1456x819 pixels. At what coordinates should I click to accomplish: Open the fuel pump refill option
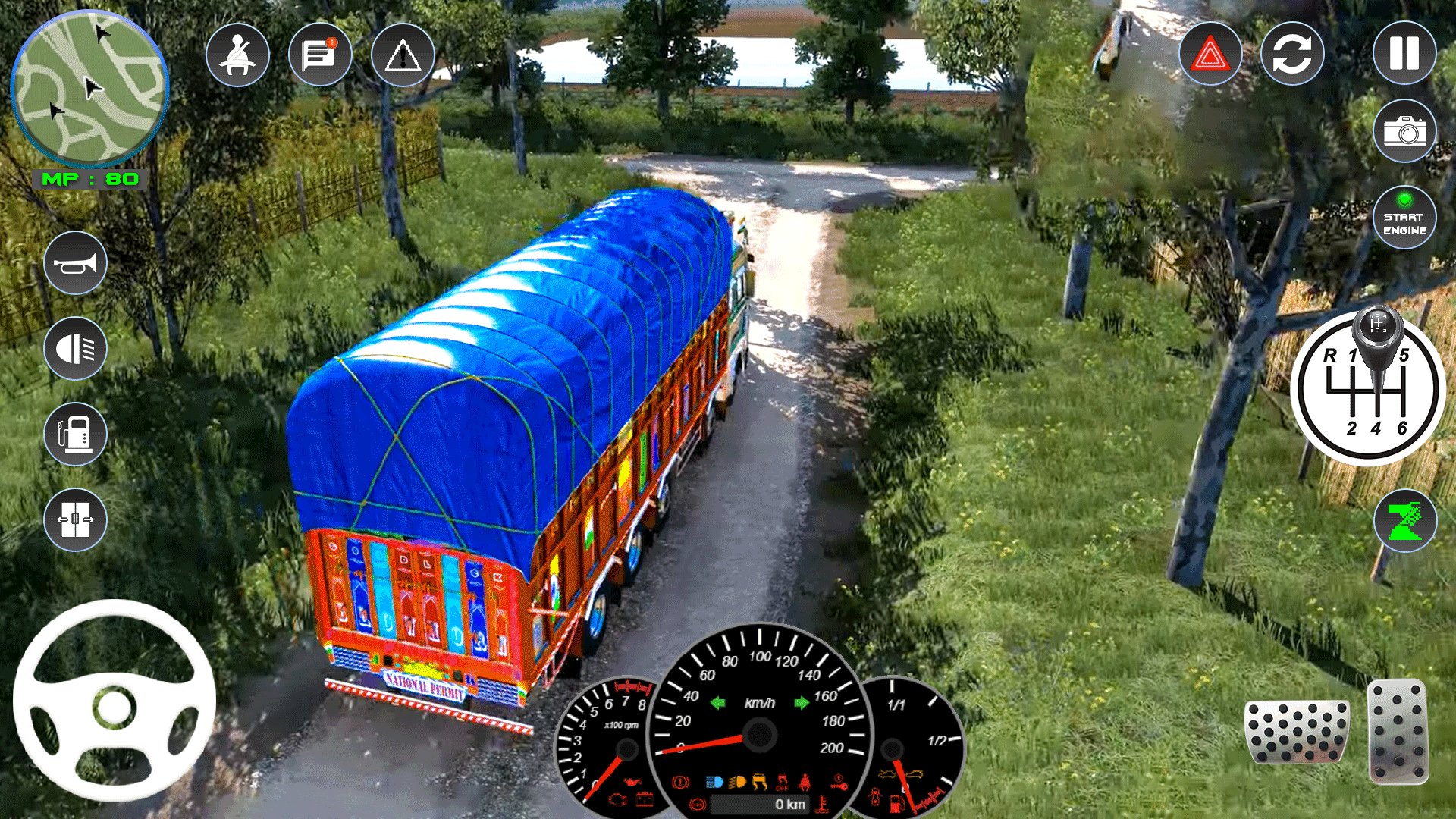[x=76, y=434]
